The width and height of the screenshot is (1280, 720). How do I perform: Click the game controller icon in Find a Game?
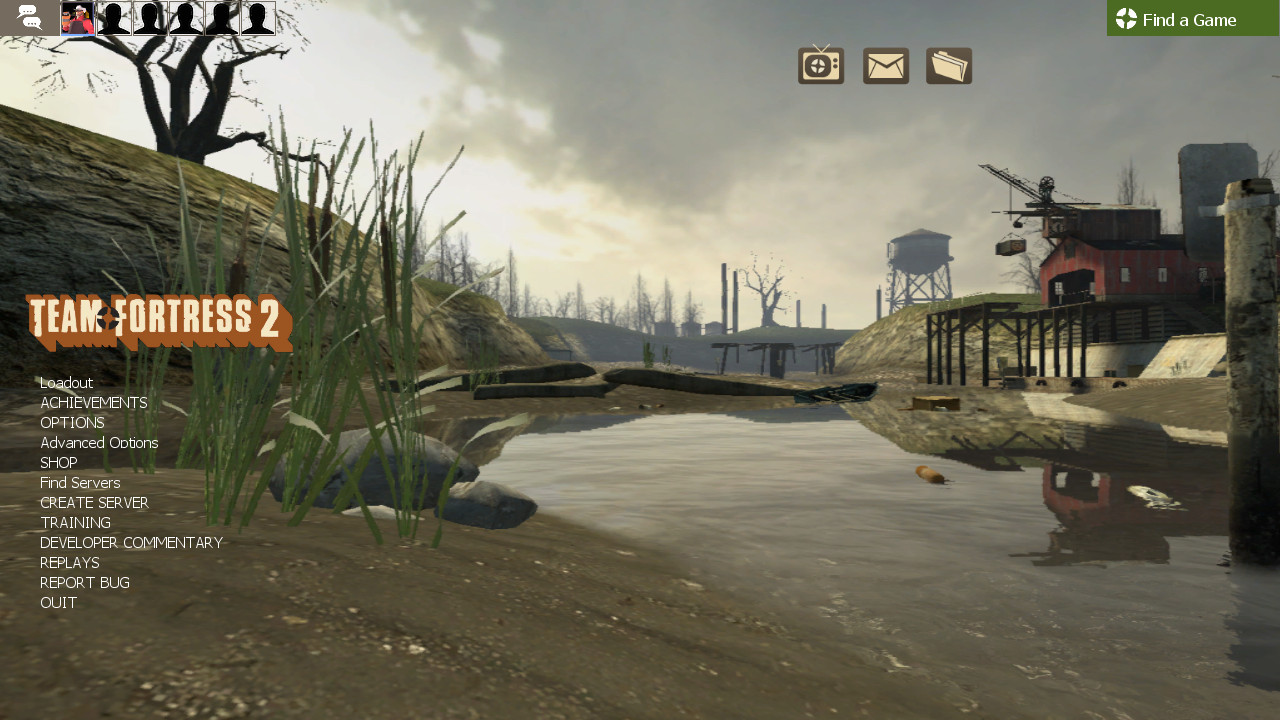click(x=1126, y=18)
